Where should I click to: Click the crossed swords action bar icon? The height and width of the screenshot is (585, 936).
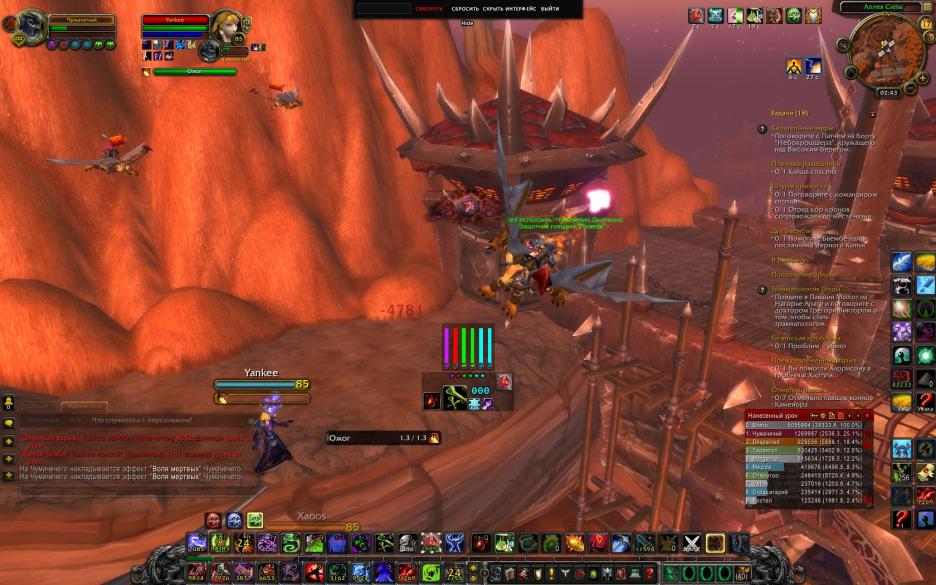pyautogui.click(x=691, y=543)
